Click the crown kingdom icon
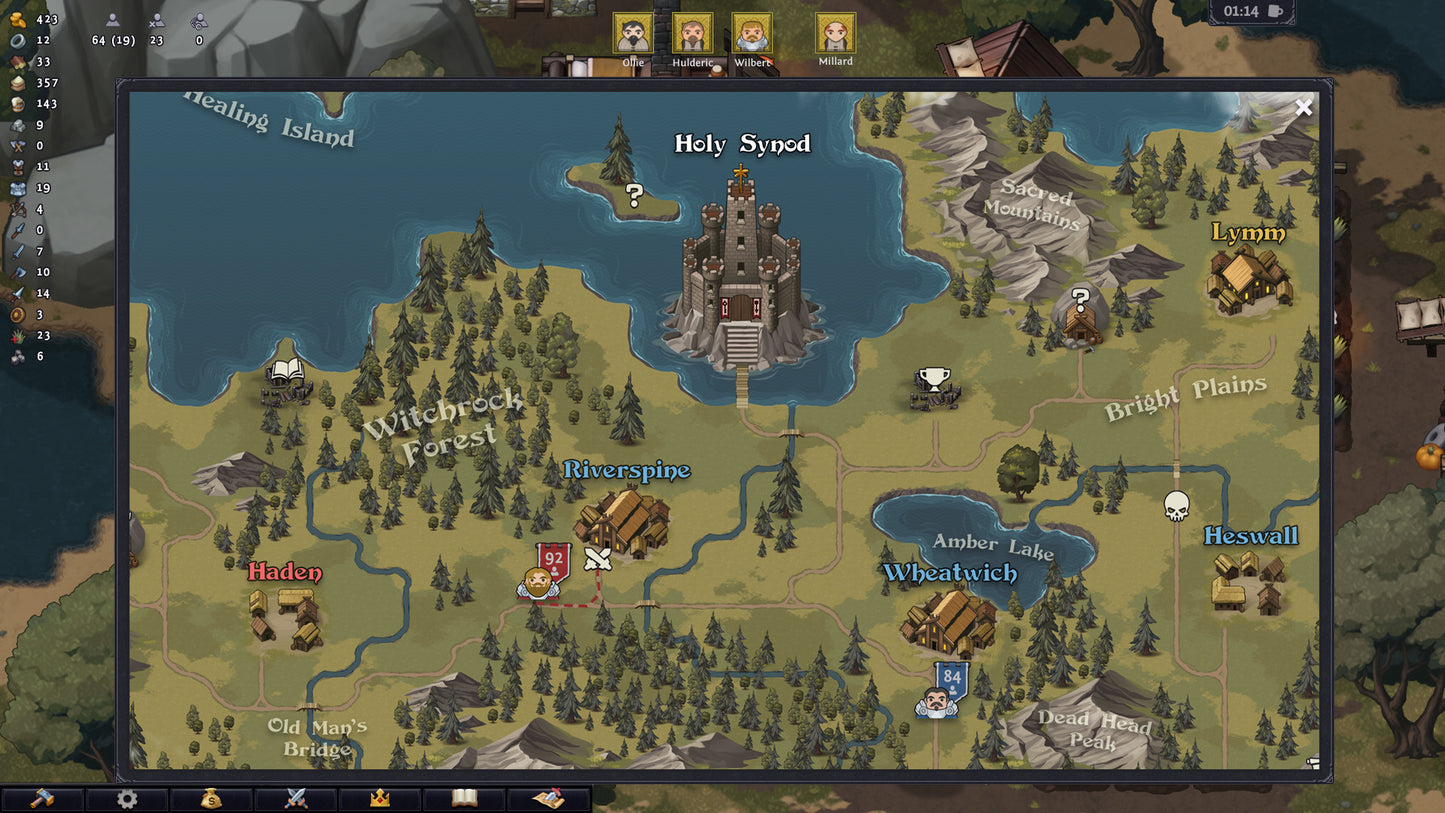 pos(379,798)
